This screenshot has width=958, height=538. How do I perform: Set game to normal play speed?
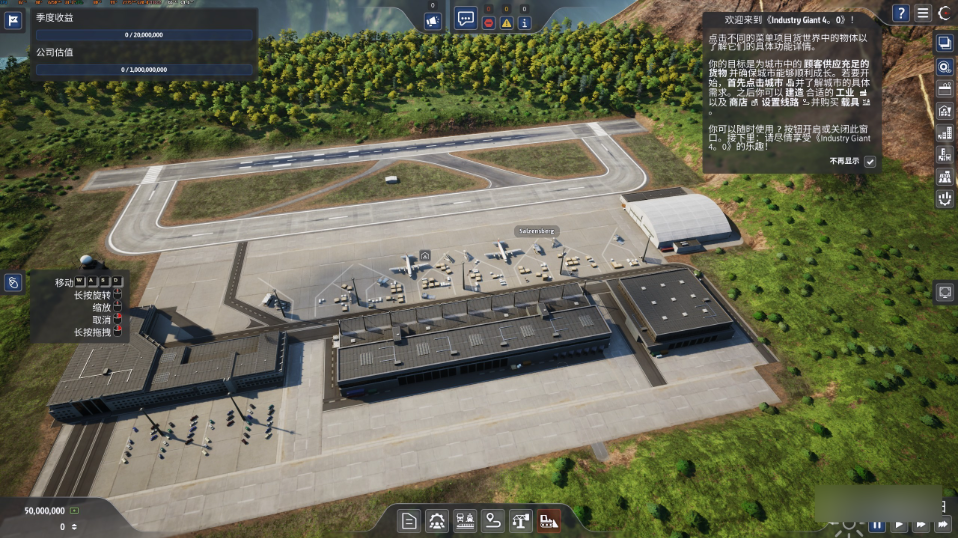(899, 524)
